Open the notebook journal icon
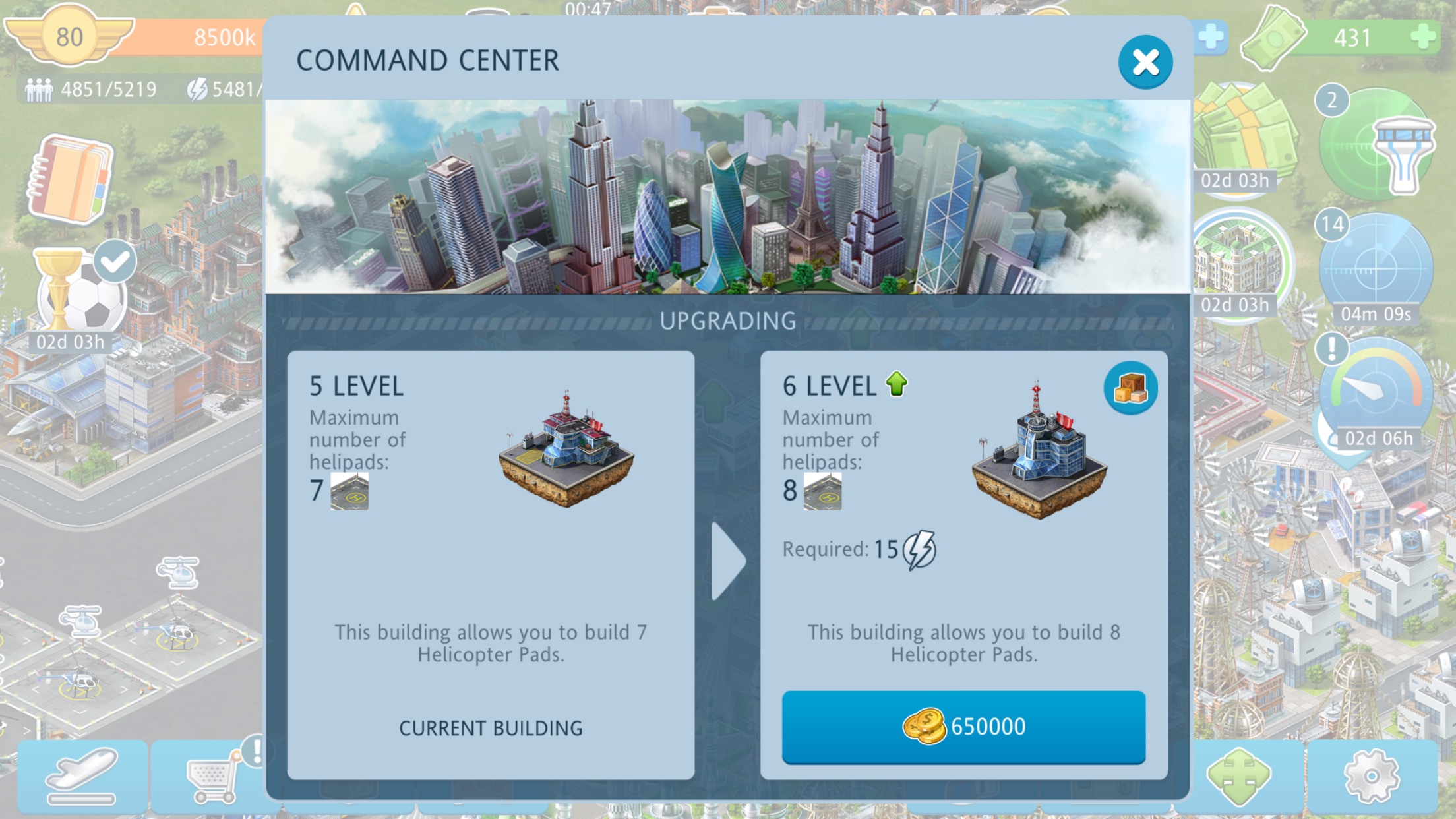Image resolution: width=1456 pixels, height=819 pixels. [x=70, y=178]
